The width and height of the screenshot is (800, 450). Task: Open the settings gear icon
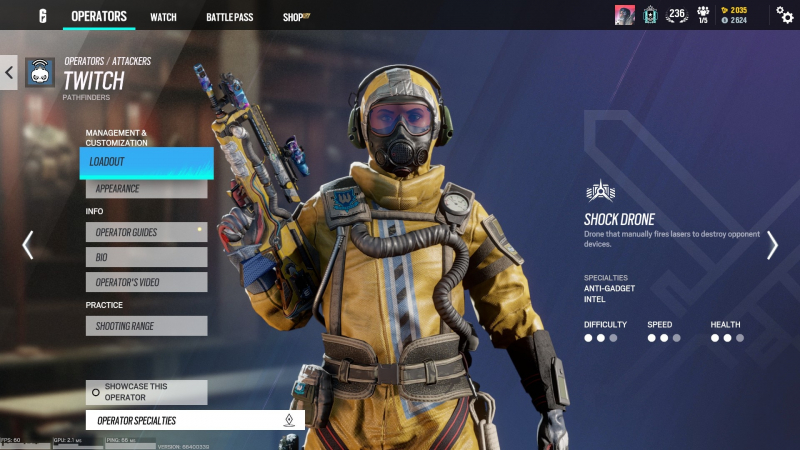(x=785, y=15)
